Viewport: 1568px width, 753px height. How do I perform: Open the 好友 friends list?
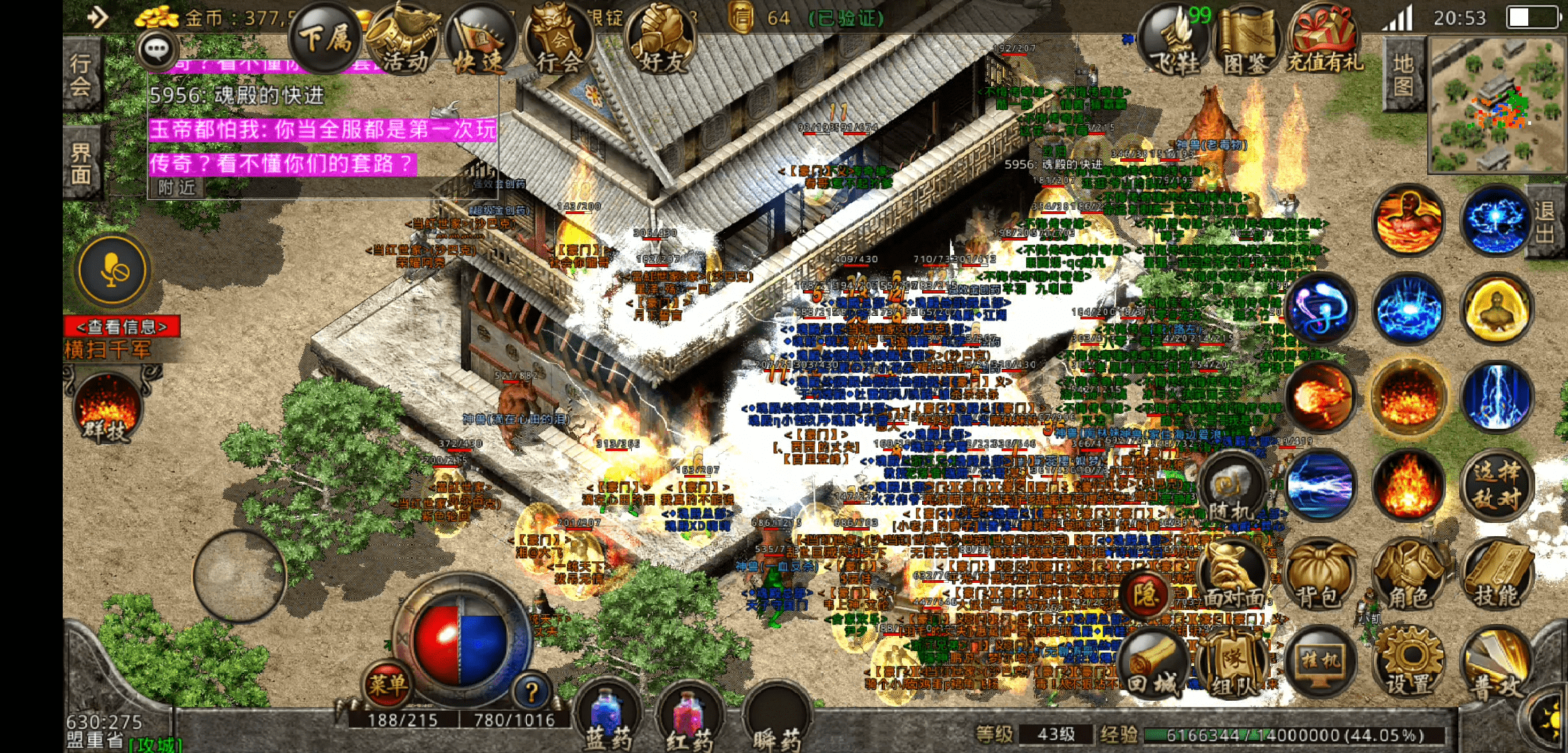click(661, 40)
